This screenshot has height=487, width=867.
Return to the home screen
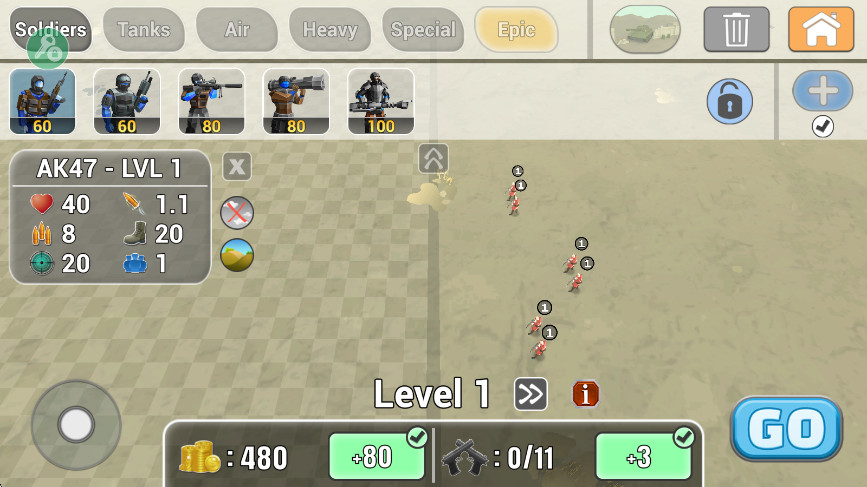(x=821, y=29)
